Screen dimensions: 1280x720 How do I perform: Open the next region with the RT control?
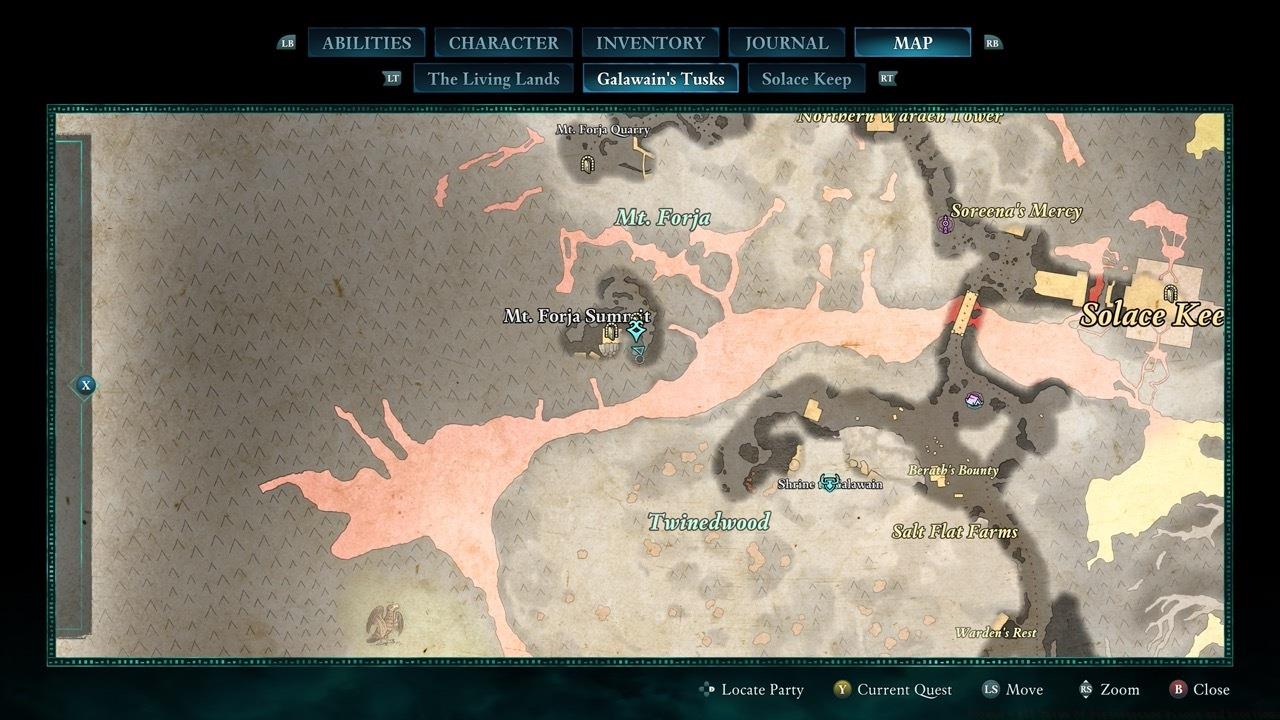[x=887, y=77]
